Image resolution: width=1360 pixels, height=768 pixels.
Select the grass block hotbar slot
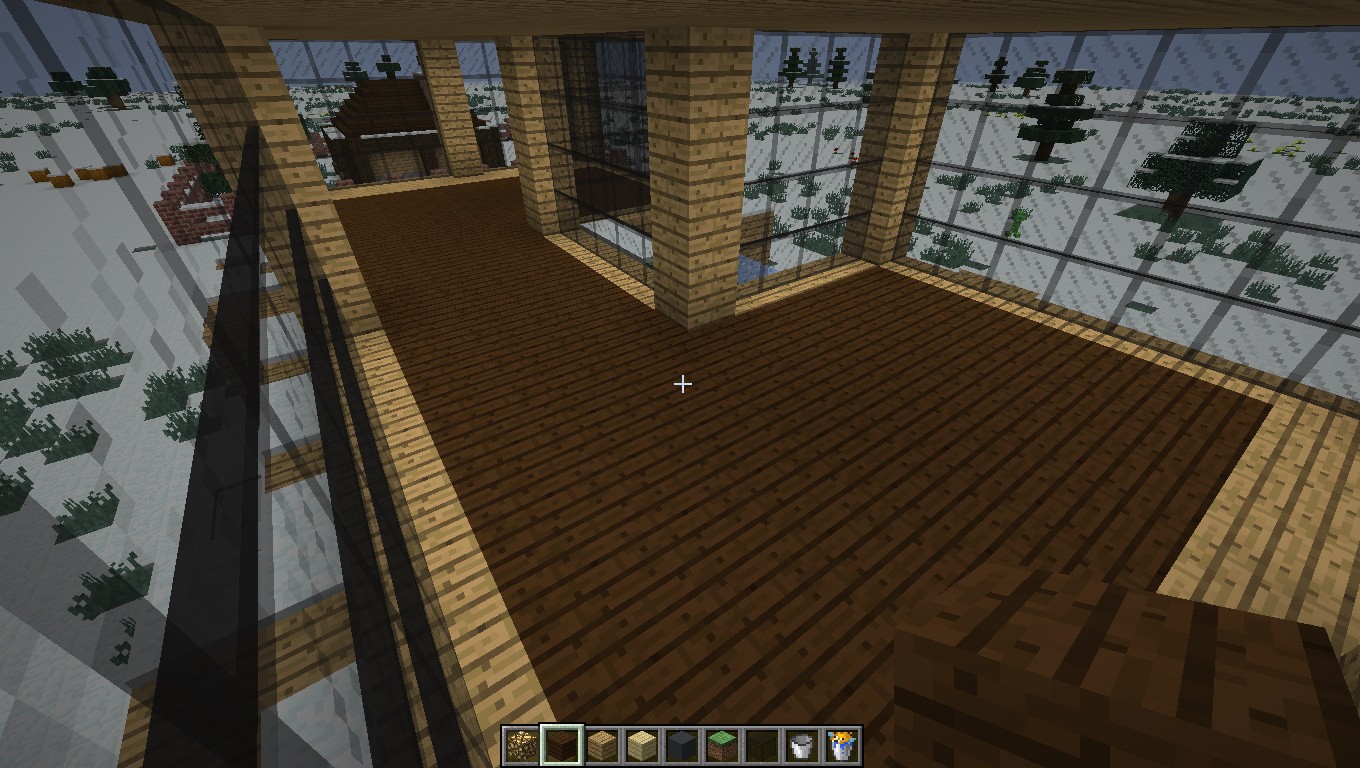(722, 745)
